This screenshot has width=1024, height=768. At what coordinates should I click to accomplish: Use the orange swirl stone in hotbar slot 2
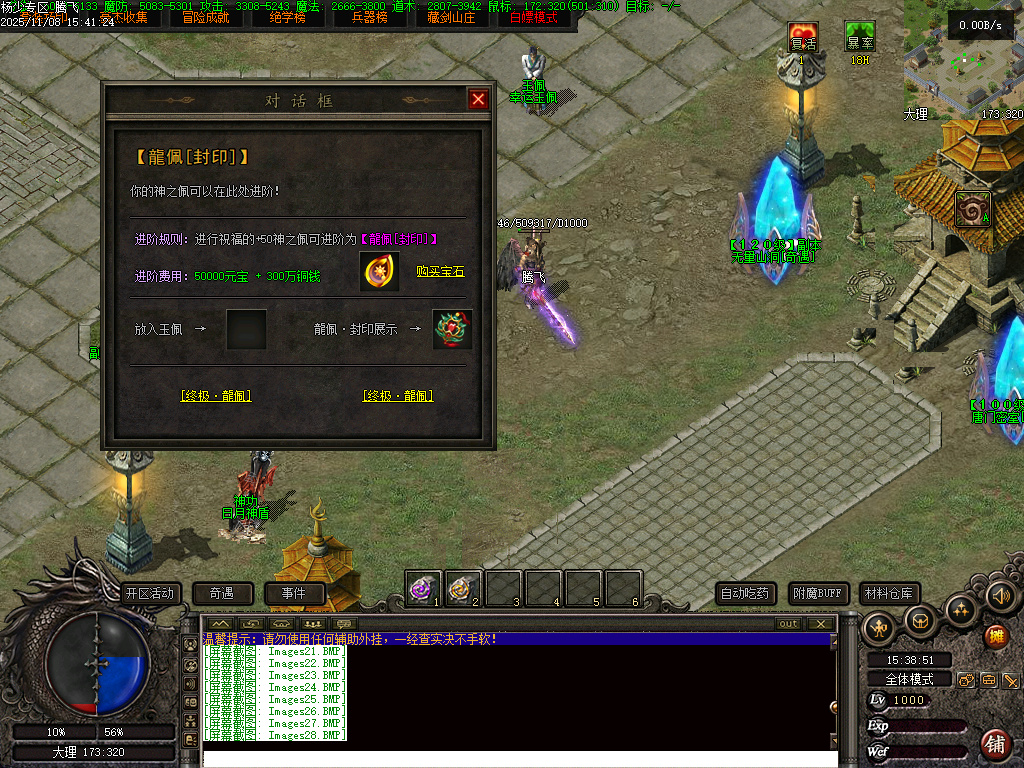pyautogui.click(x=463, y=588)
